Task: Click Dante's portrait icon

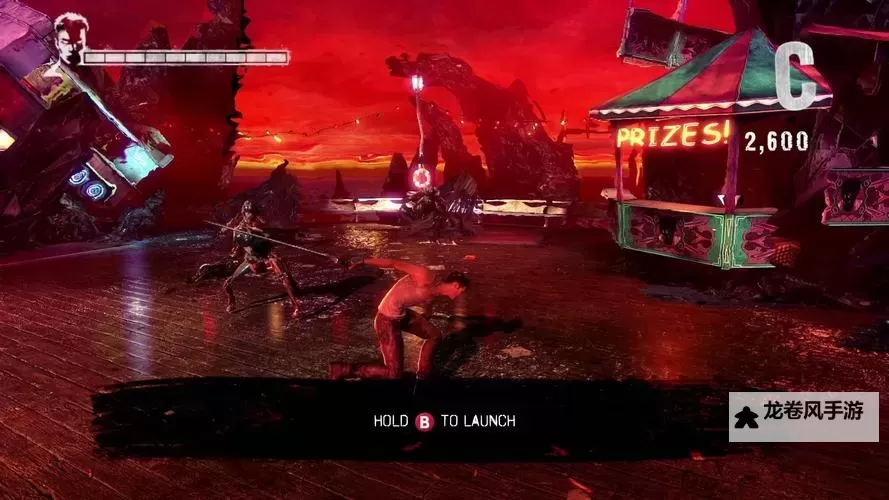Action: click(x=69, y=39)
